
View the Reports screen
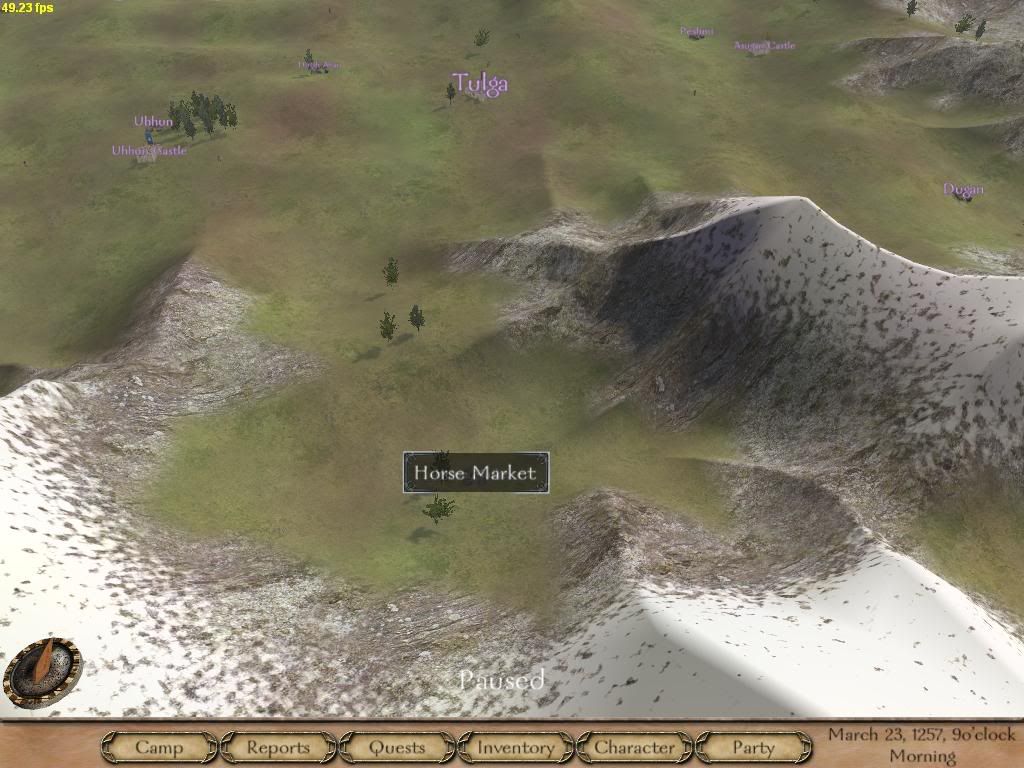278,747
